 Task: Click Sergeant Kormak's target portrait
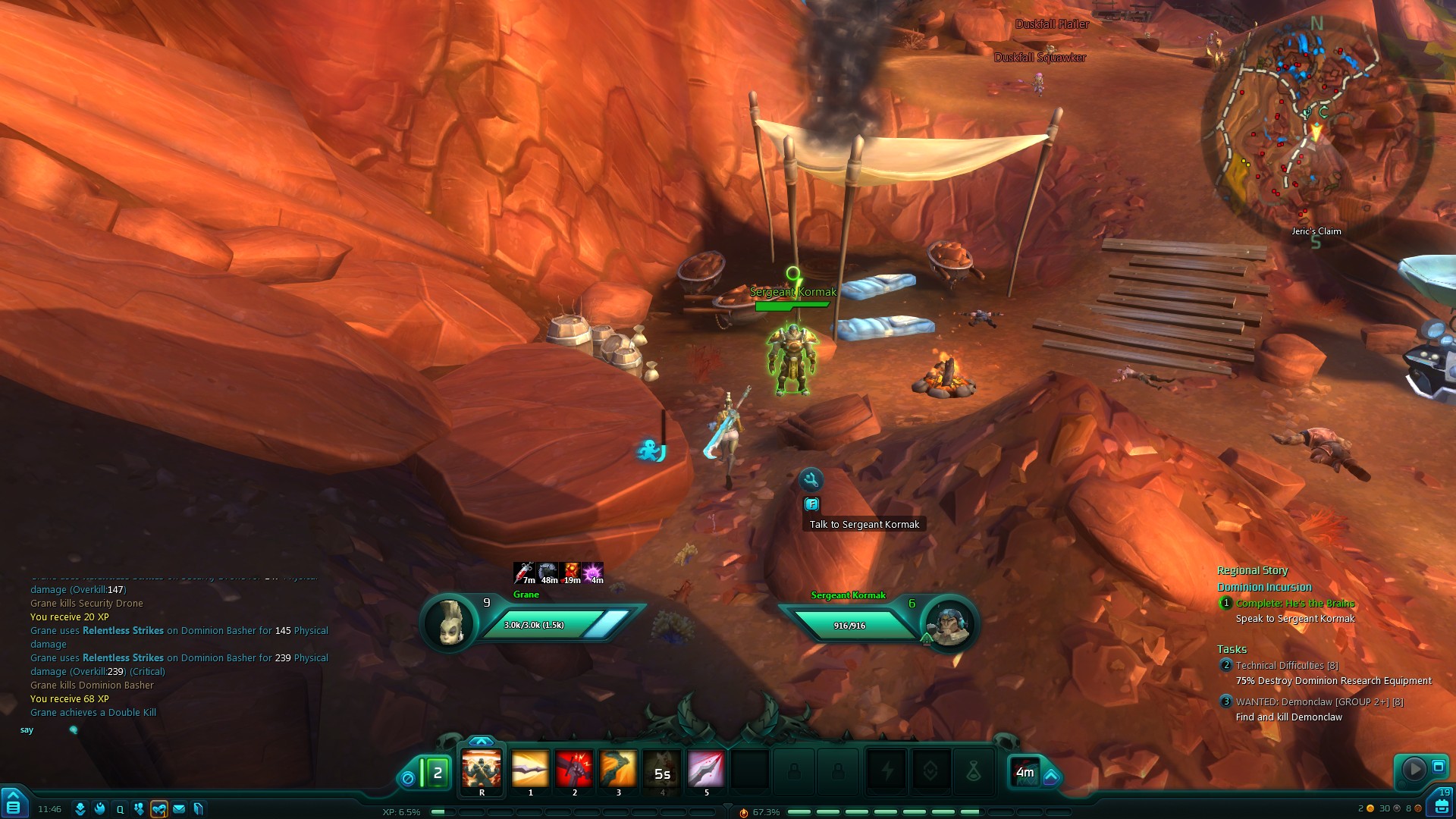click(x=948, y=624)
